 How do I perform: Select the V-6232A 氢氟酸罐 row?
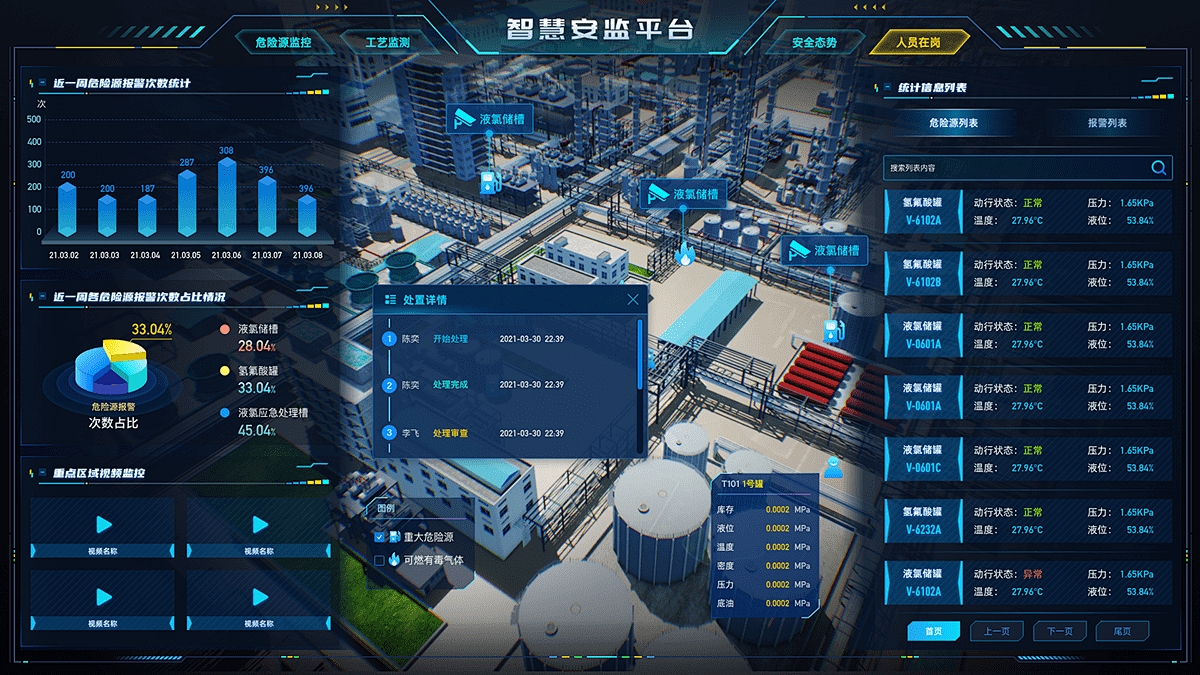pyautogui.click(x=1027, y=520)
